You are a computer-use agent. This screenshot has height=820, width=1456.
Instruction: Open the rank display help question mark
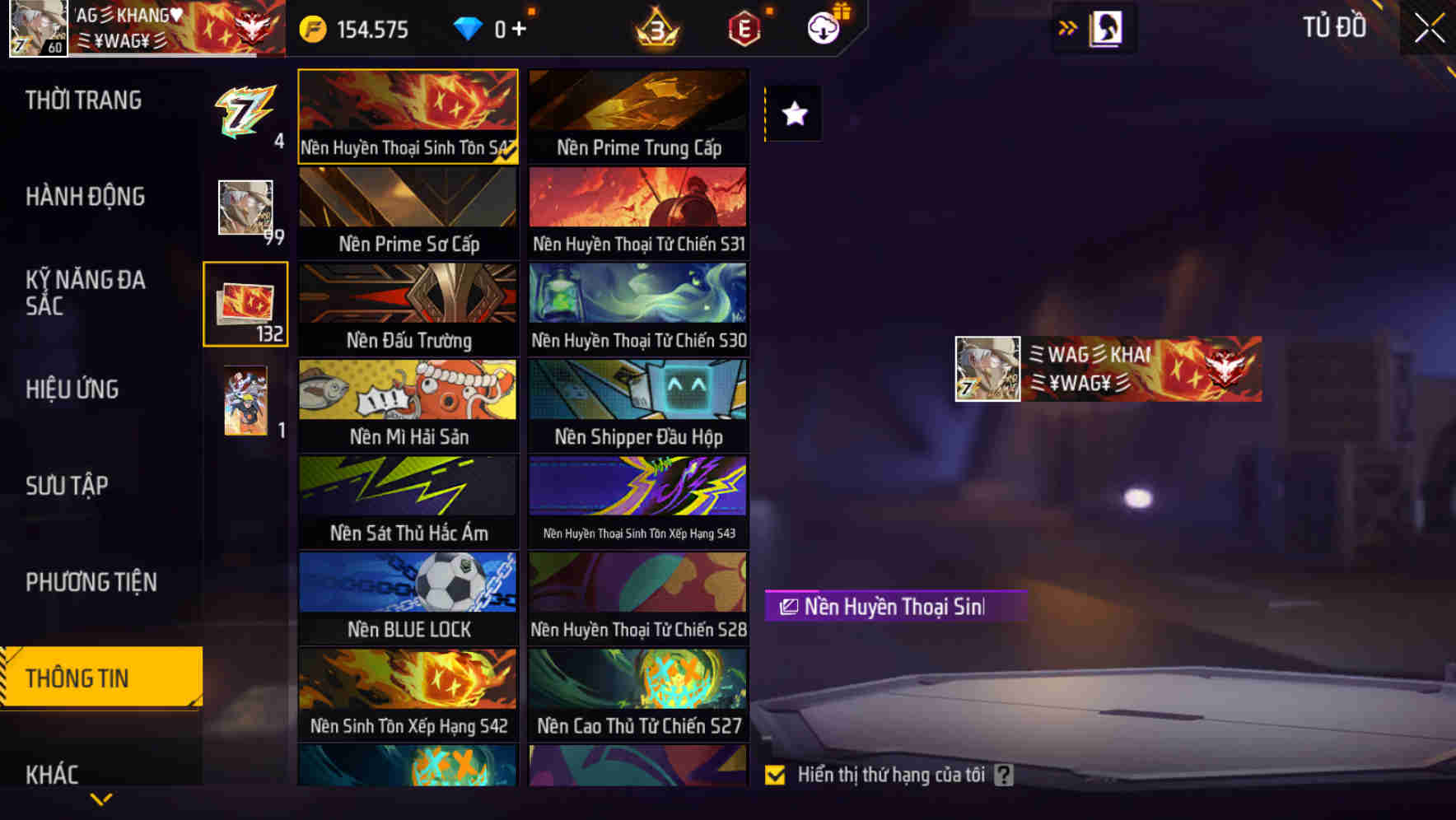coord(1004,775)
